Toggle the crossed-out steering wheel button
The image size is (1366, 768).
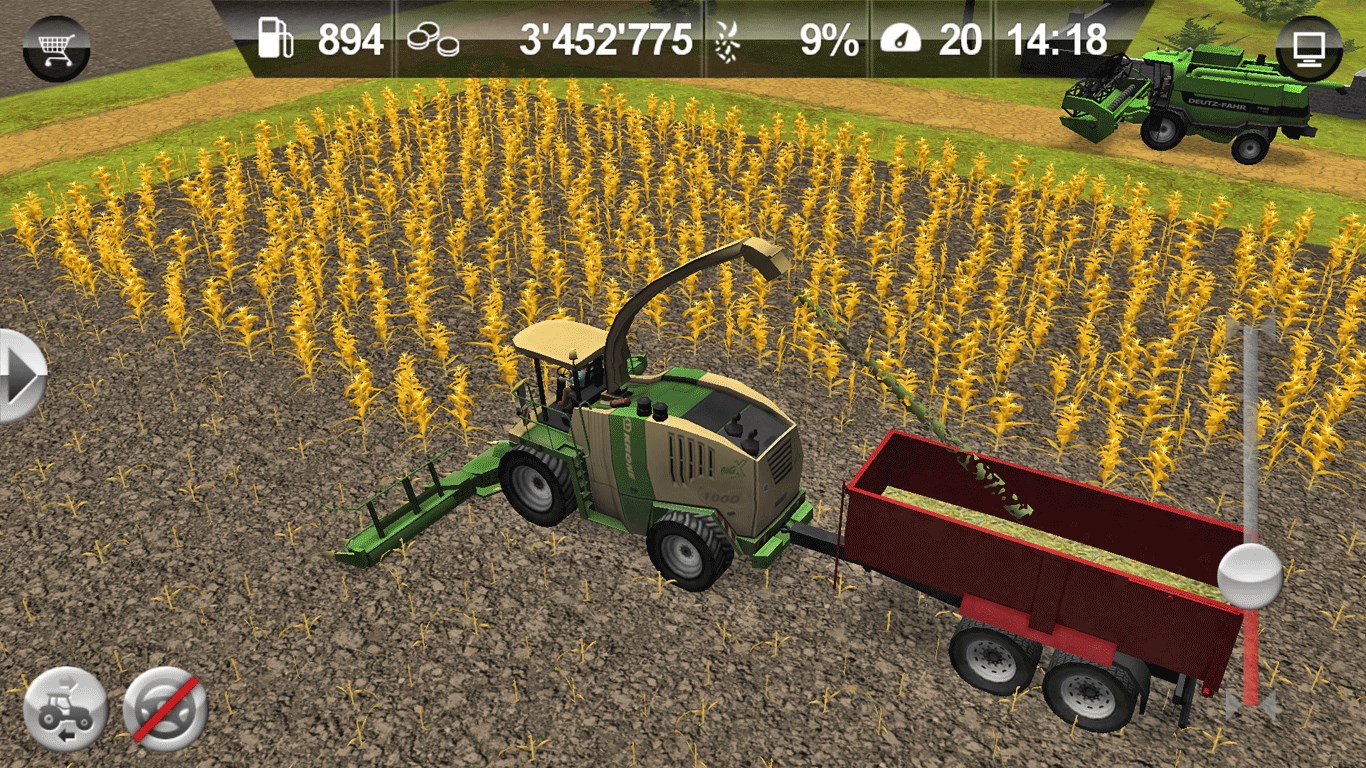tap(165, 709)
